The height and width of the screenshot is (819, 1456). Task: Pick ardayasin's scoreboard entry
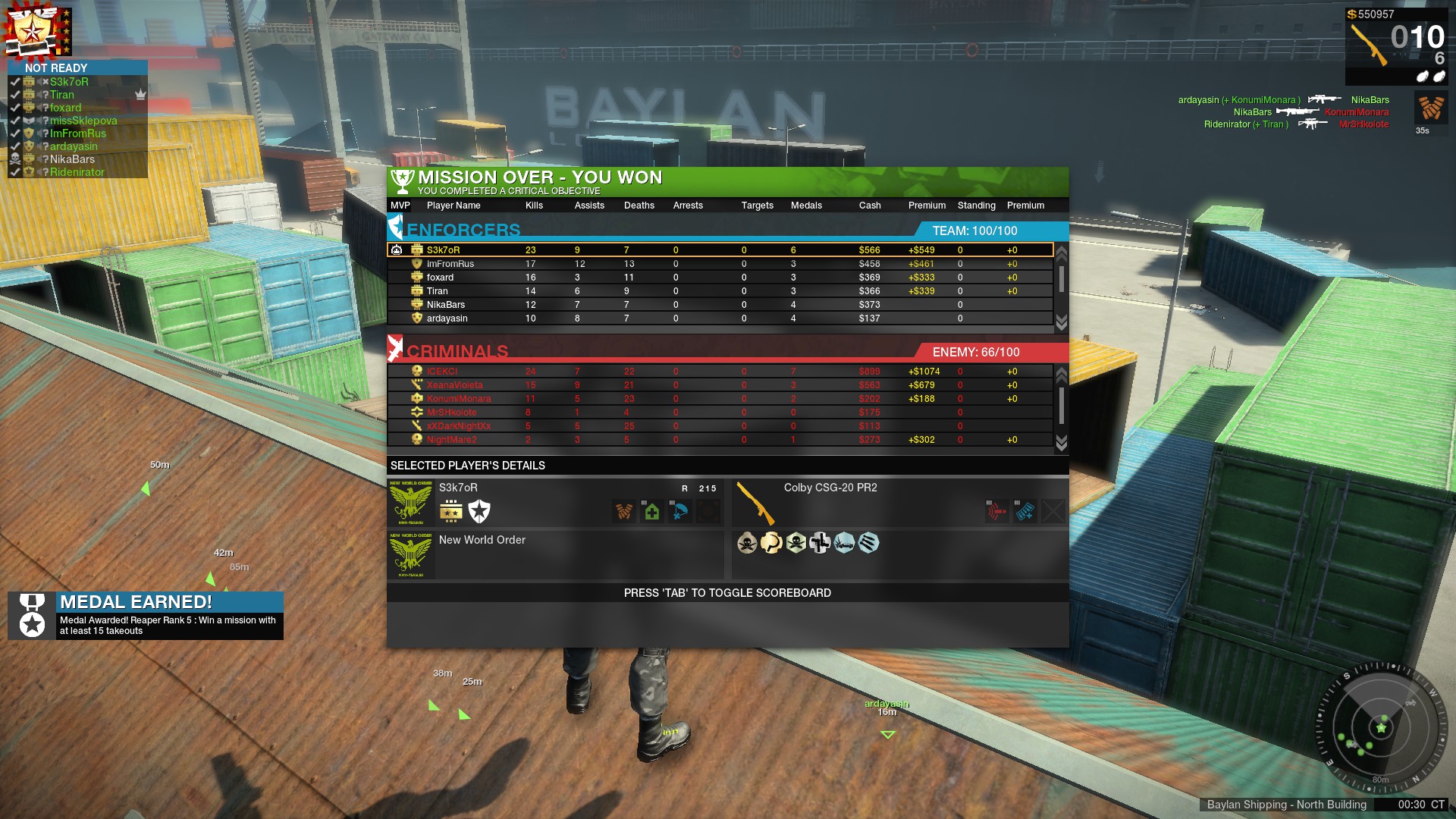pos(447,318)
